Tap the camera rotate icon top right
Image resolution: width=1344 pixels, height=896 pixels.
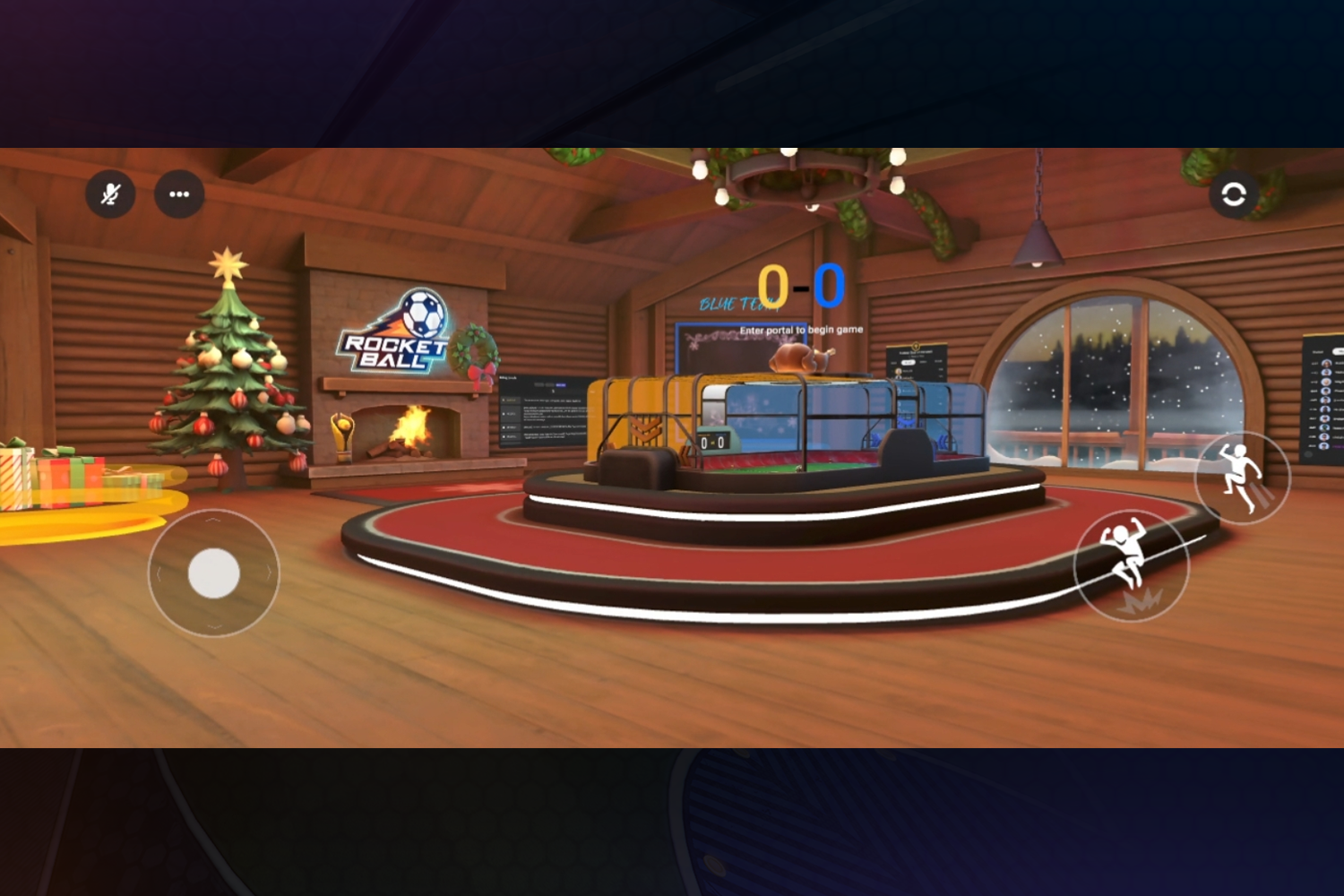1236,194
